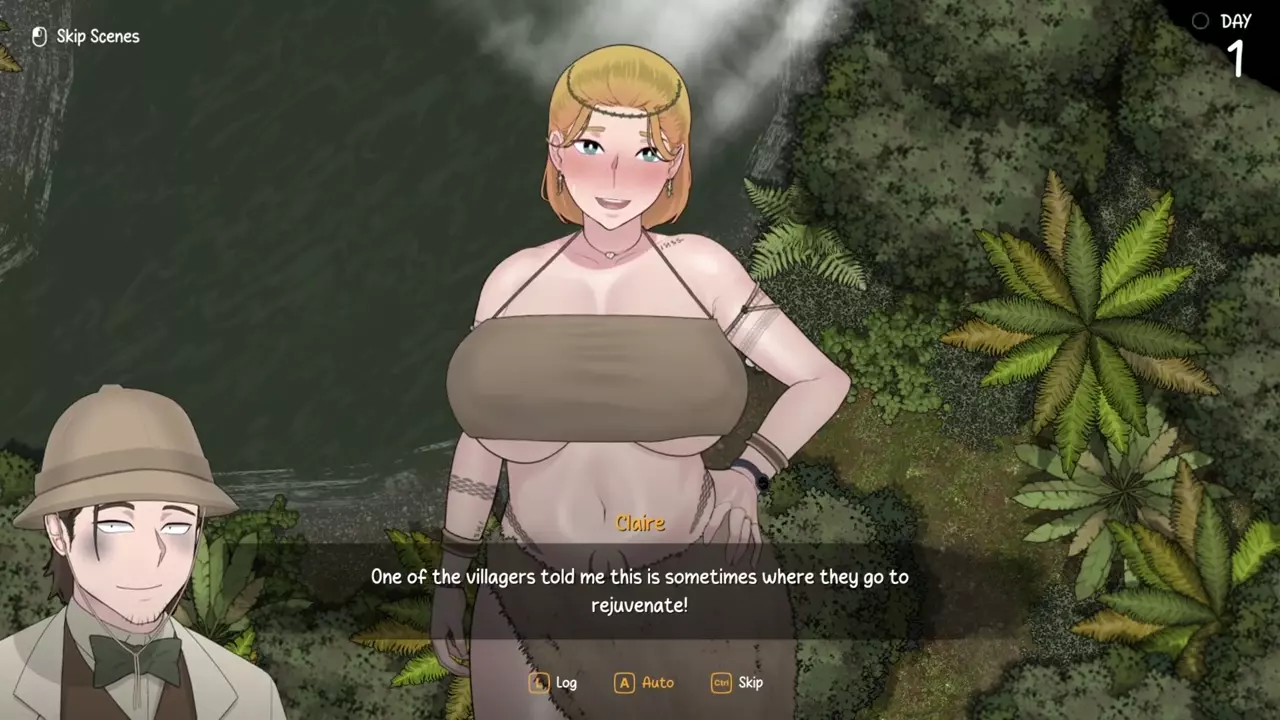Open the dialogue Log
This screenshot has height=720, width=1280.
coord(554,683)
